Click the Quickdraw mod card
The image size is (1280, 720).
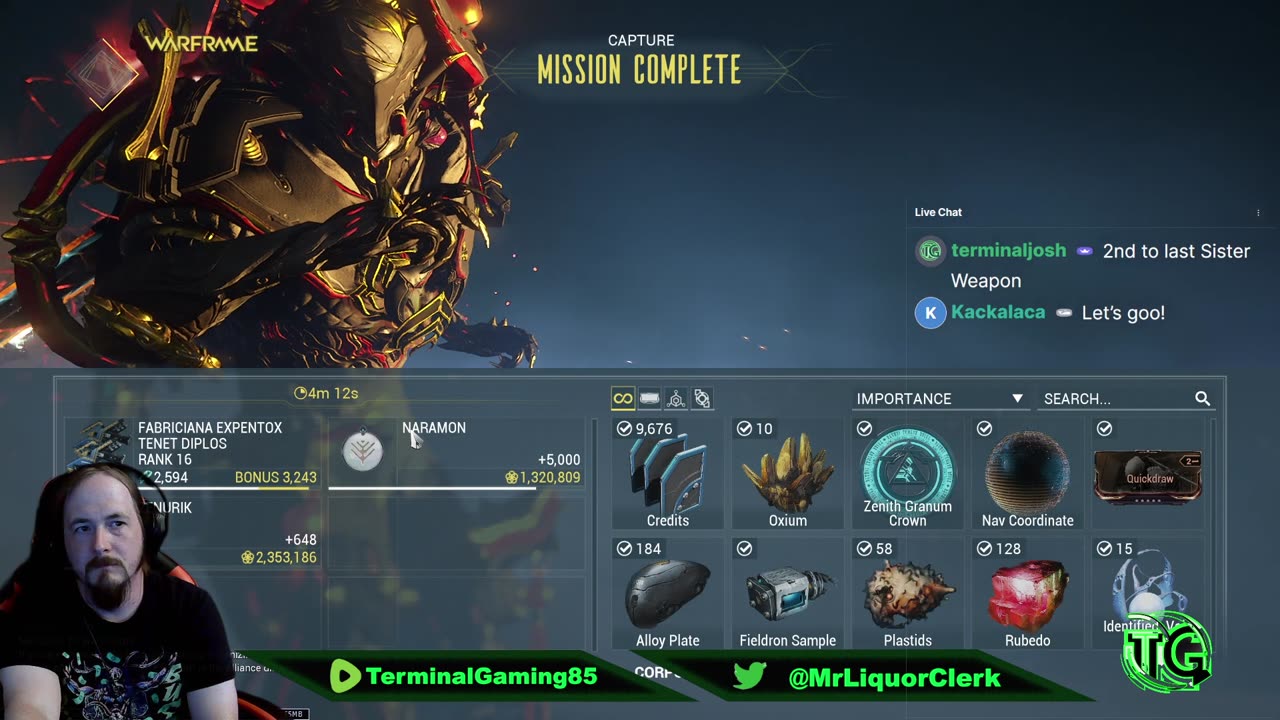tap(1147, 476)
